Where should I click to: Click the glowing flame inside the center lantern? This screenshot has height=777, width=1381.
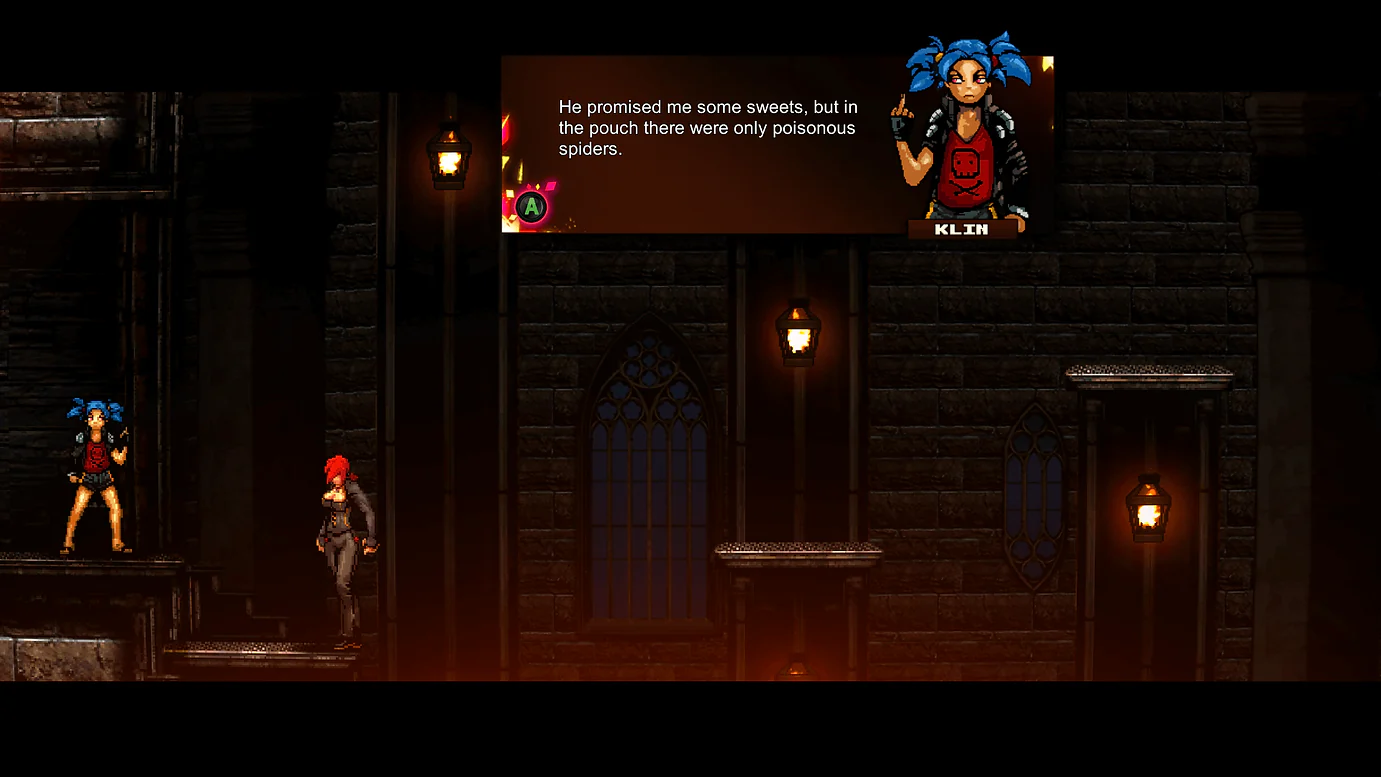[797, 340]
